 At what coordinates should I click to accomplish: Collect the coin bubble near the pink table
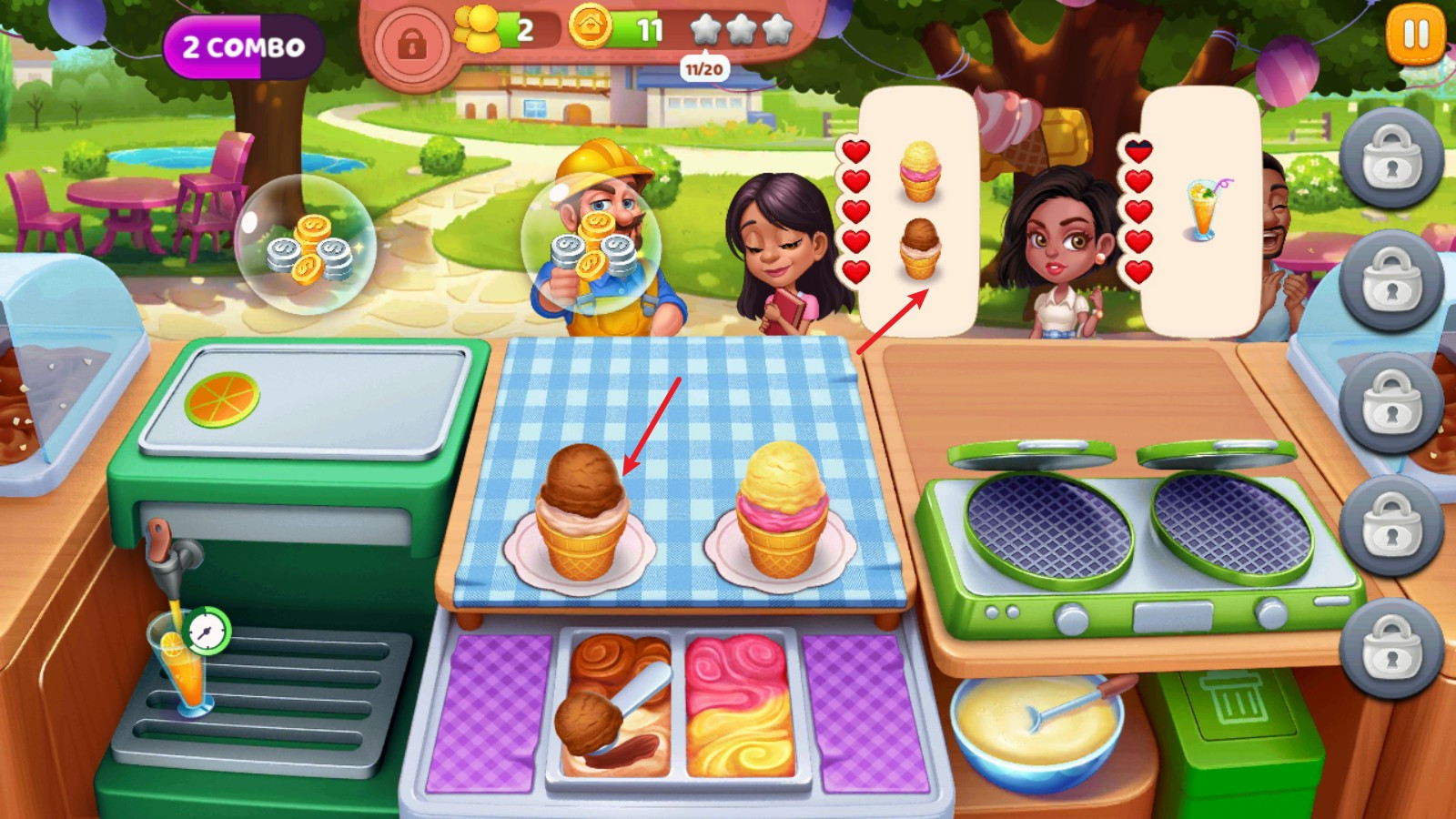306,245
